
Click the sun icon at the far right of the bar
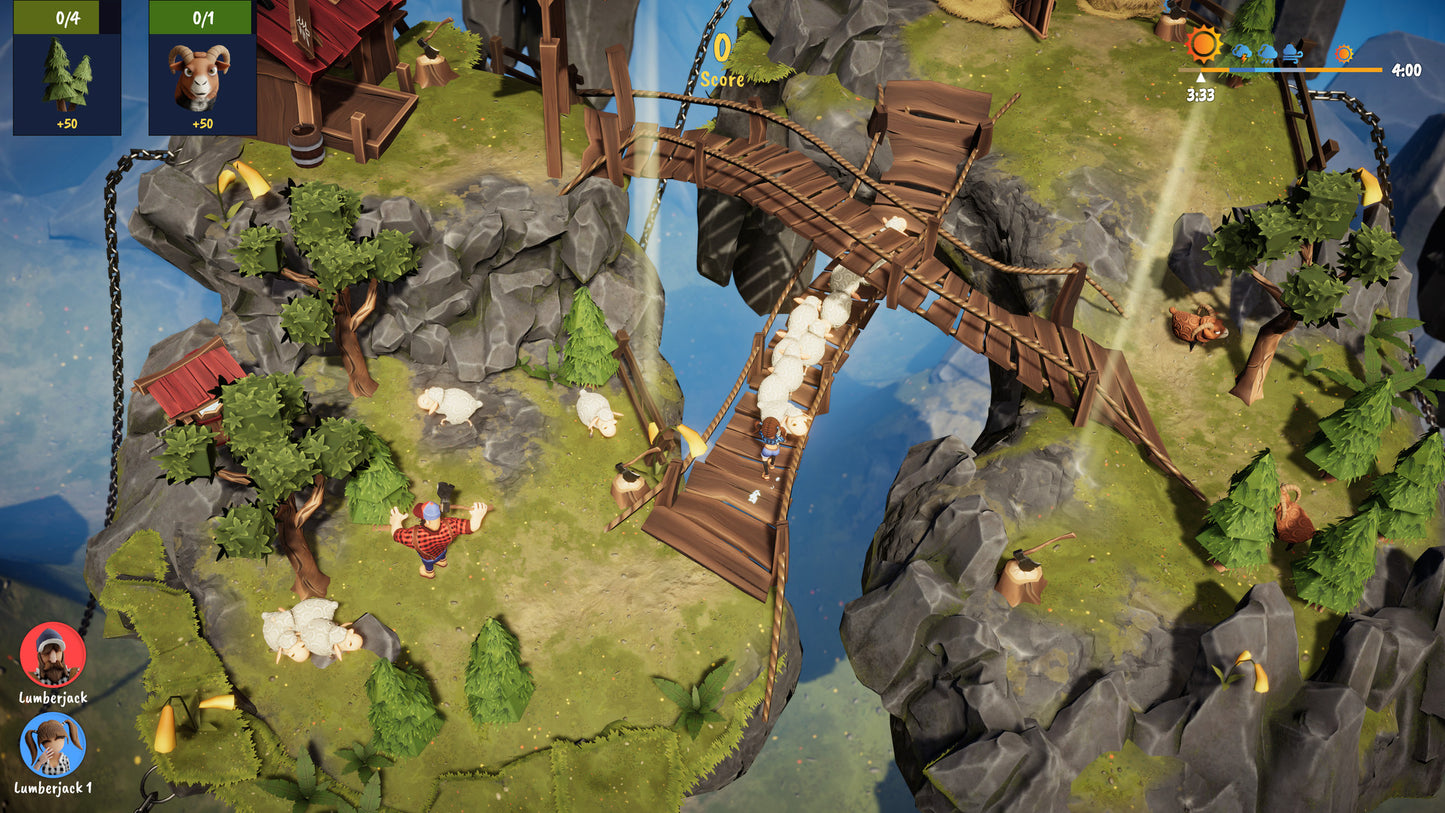click(1344, 54)
